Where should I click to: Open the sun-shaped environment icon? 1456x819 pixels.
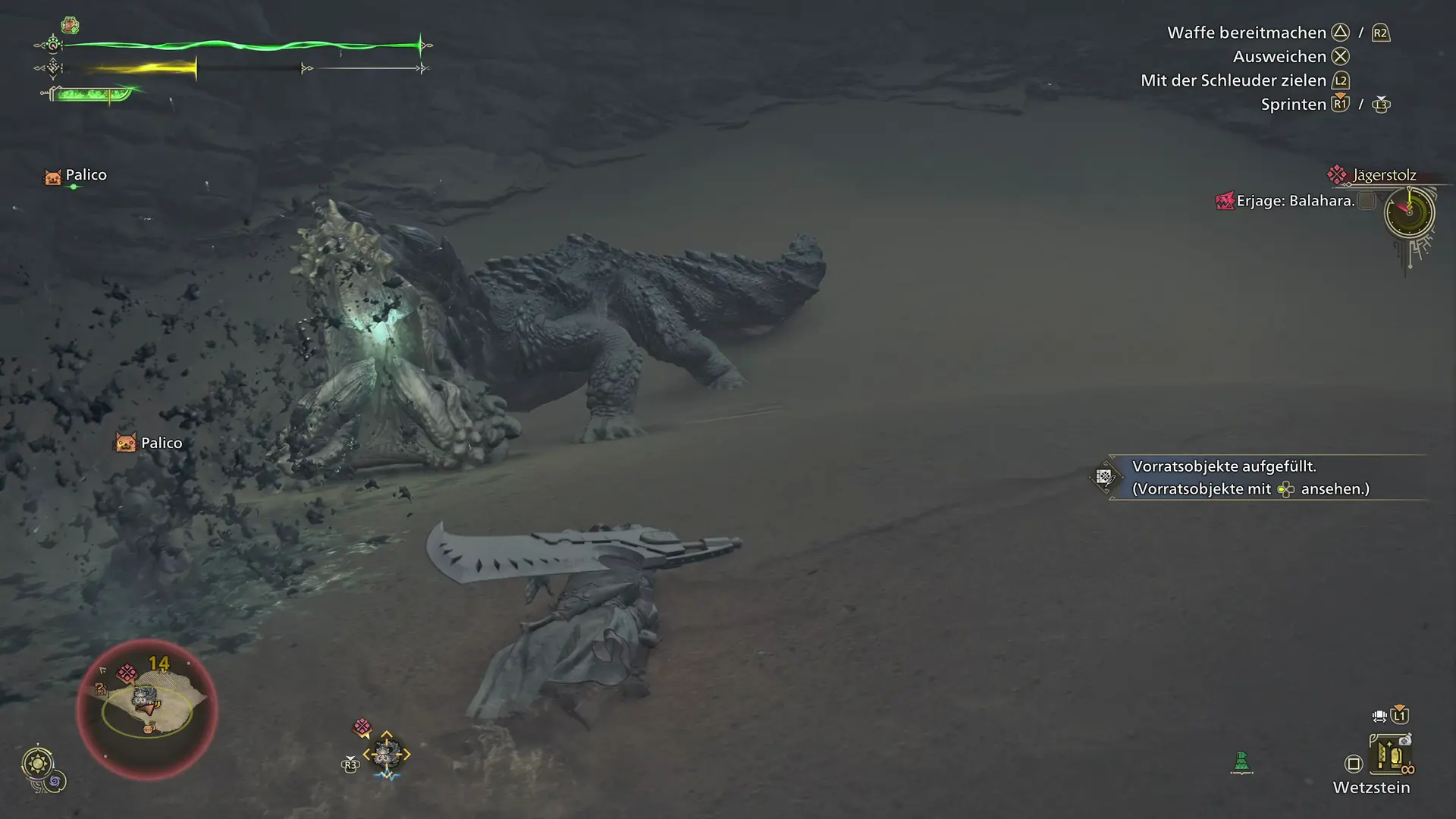pyautogui.click(x=38, y=763)
